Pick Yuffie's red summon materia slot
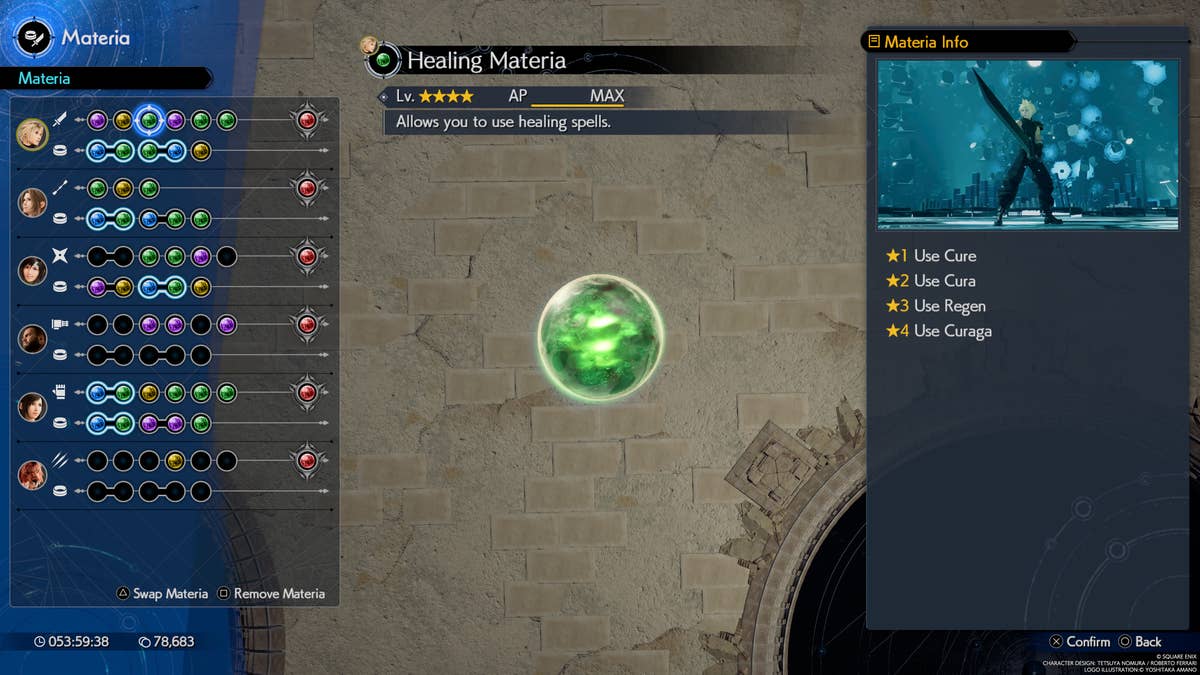 [307, 256]
